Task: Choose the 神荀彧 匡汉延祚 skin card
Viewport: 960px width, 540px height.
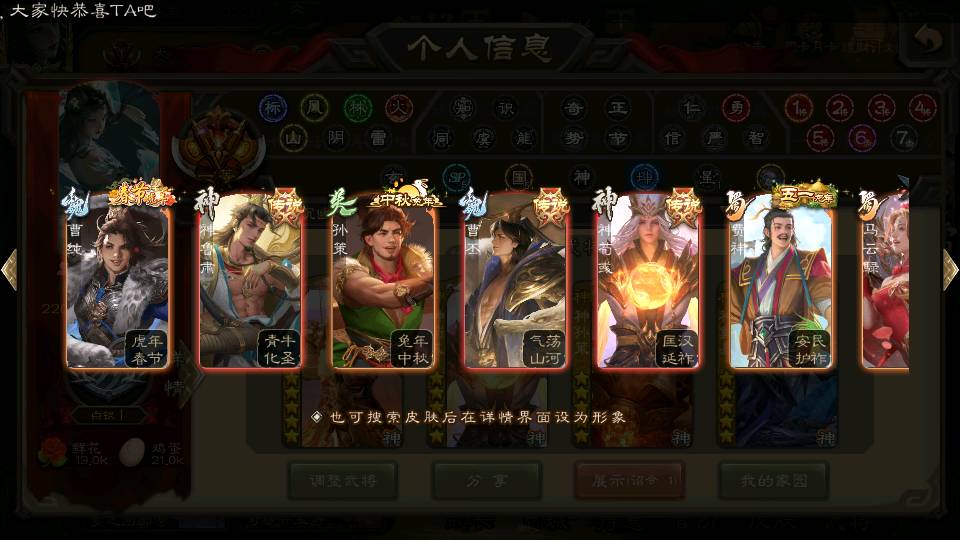Action: (648, 285)
